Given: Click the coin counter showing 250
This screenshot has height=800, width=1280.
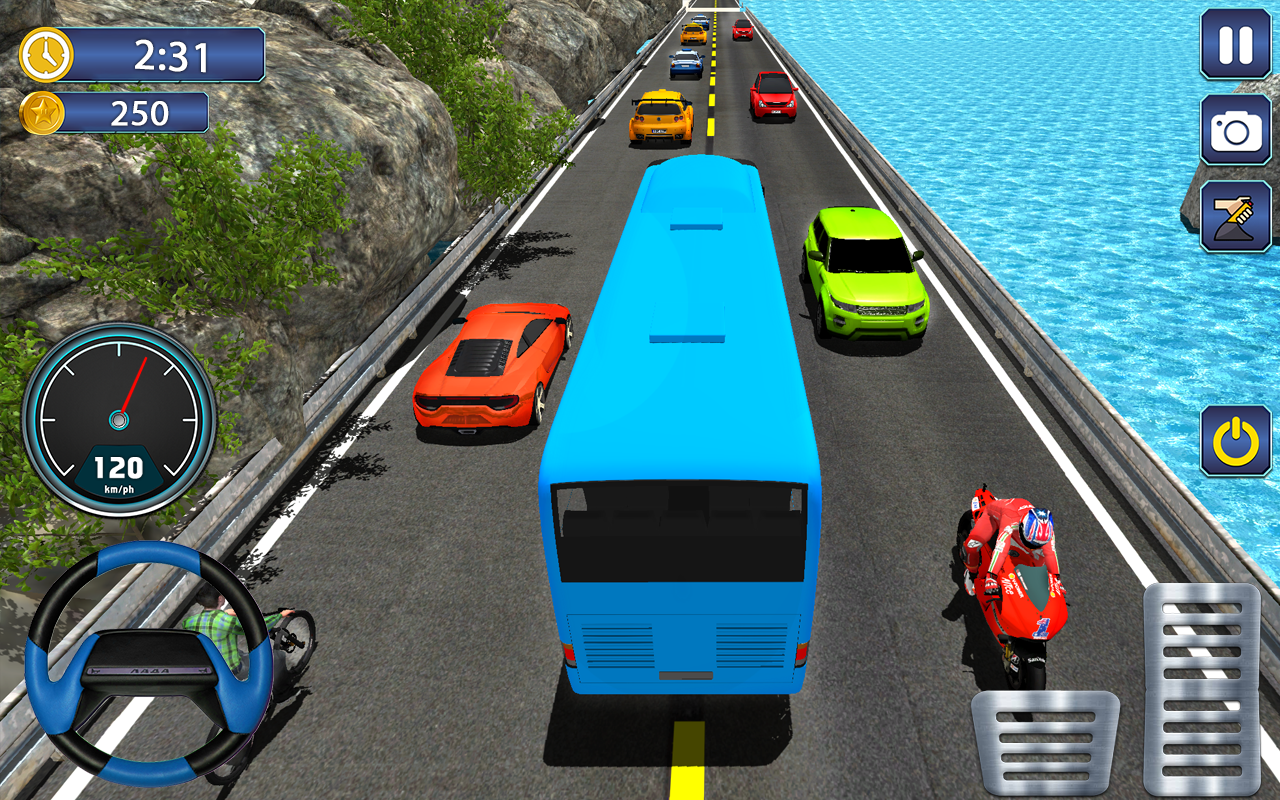Looking at the screenshot, I should click(x=142, y=110).
